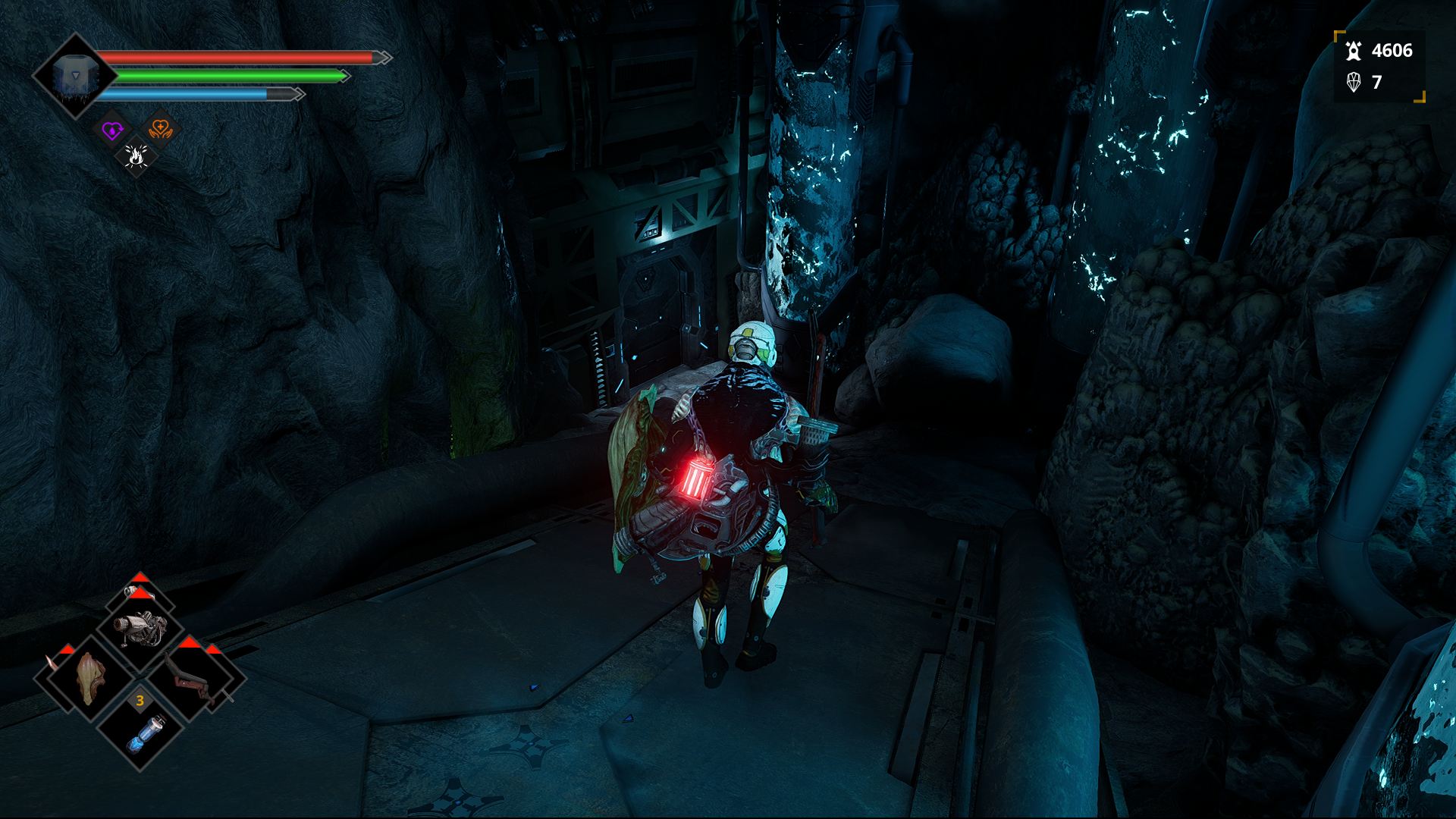Viewport: 1456px width, 819px height.
Task: Click the purple heart regeneration status icon
Action: pyautogui.click(x=113, y=130)
